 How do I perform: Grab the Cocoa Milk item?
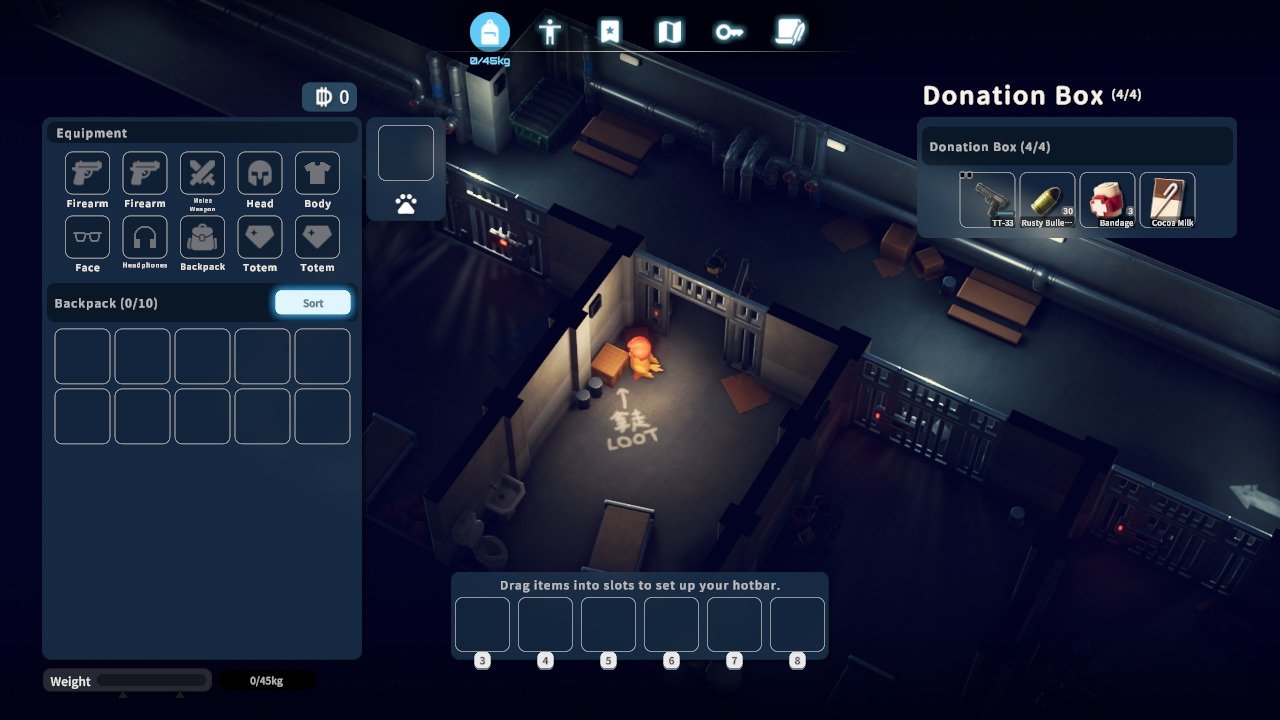pos(1167,199)
